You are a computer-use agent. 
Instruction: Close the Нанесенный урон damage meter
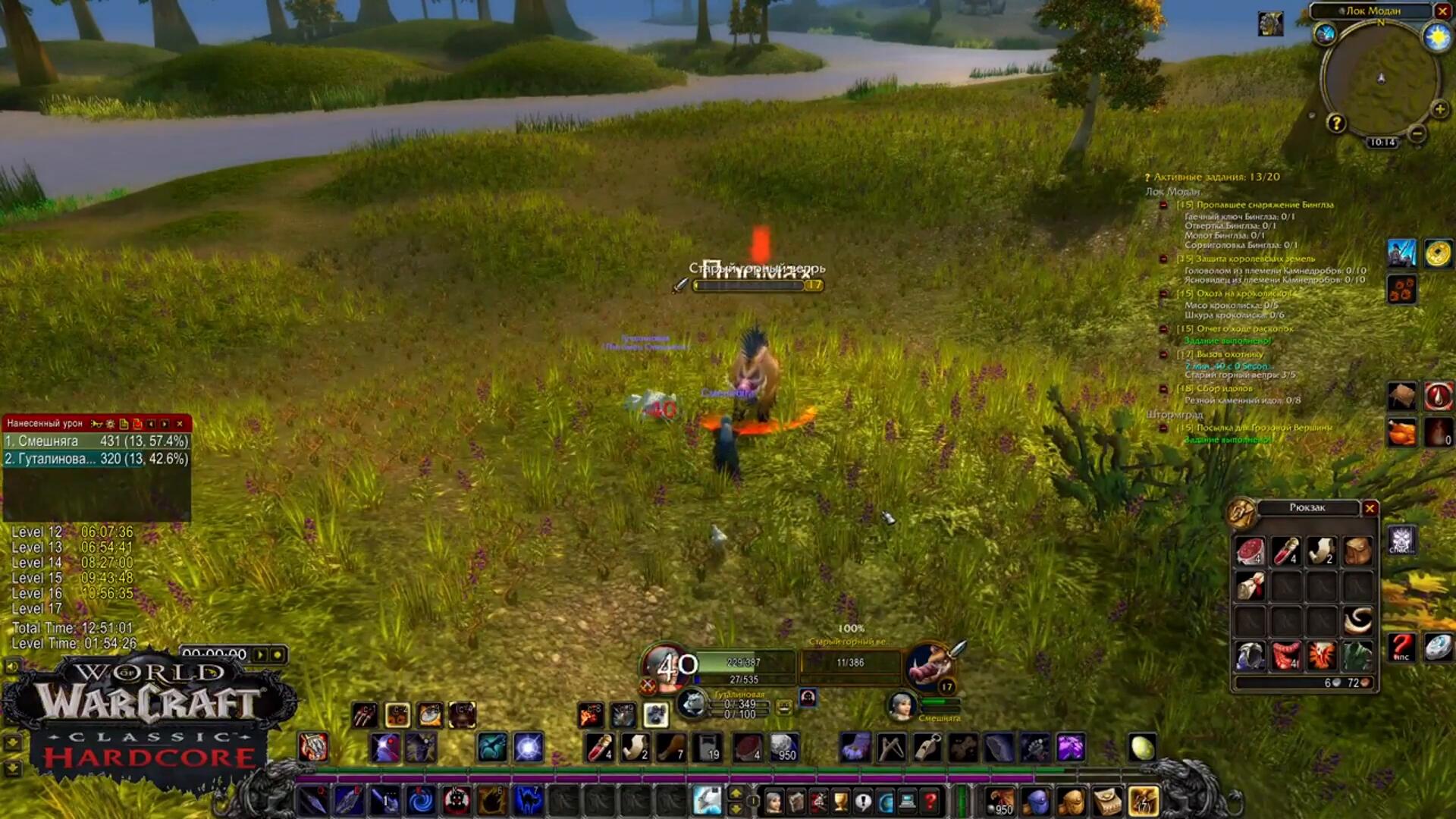[x=180, y=424]
